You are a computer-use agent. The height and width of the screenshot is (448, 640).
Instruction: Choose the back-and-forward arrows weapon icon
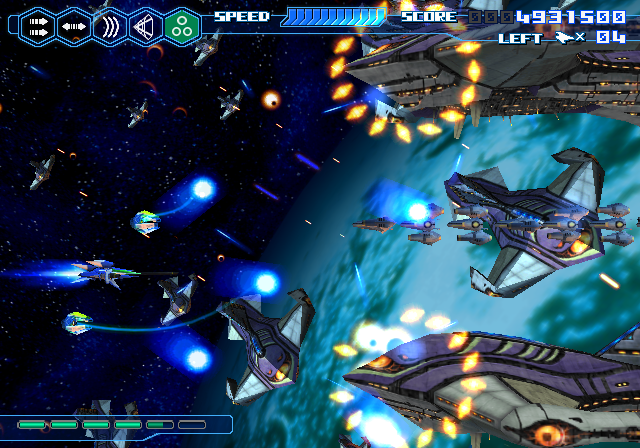point(74,26)
